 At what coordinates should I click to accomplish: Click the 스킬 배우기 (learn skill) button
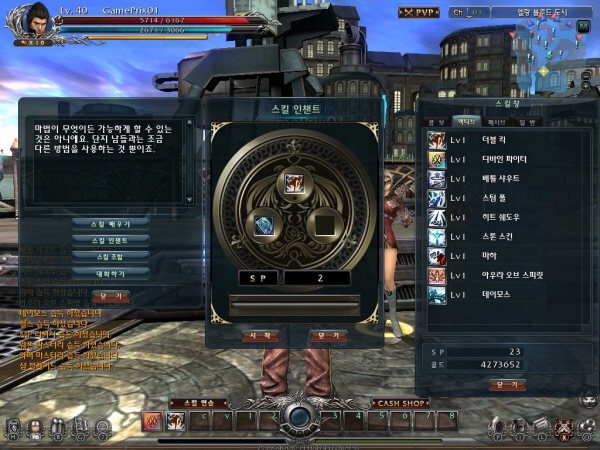click(x=97, y=222)
